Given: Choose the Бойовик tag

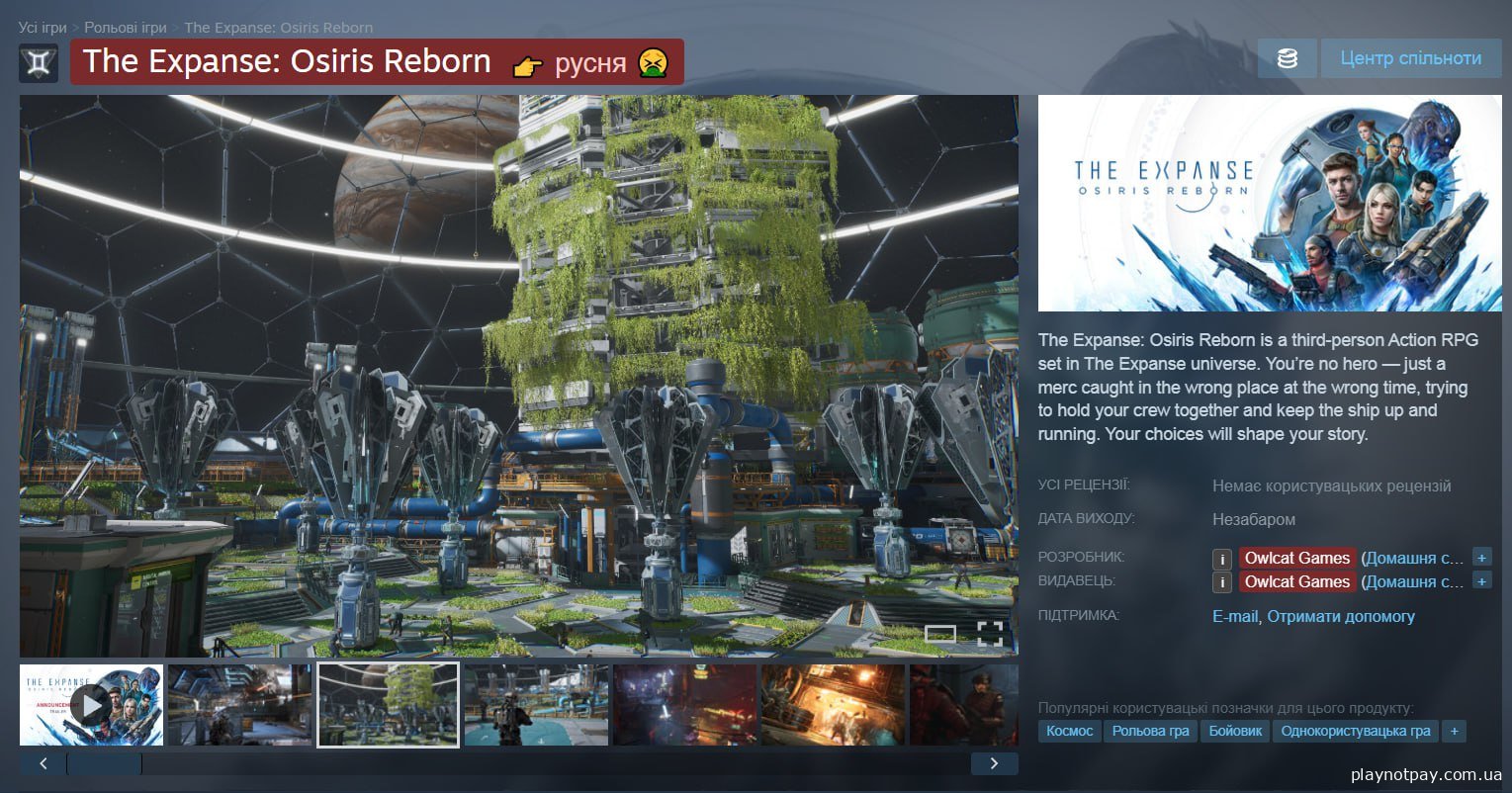Looking at the screenshot, I should (x=1236, y=731).
